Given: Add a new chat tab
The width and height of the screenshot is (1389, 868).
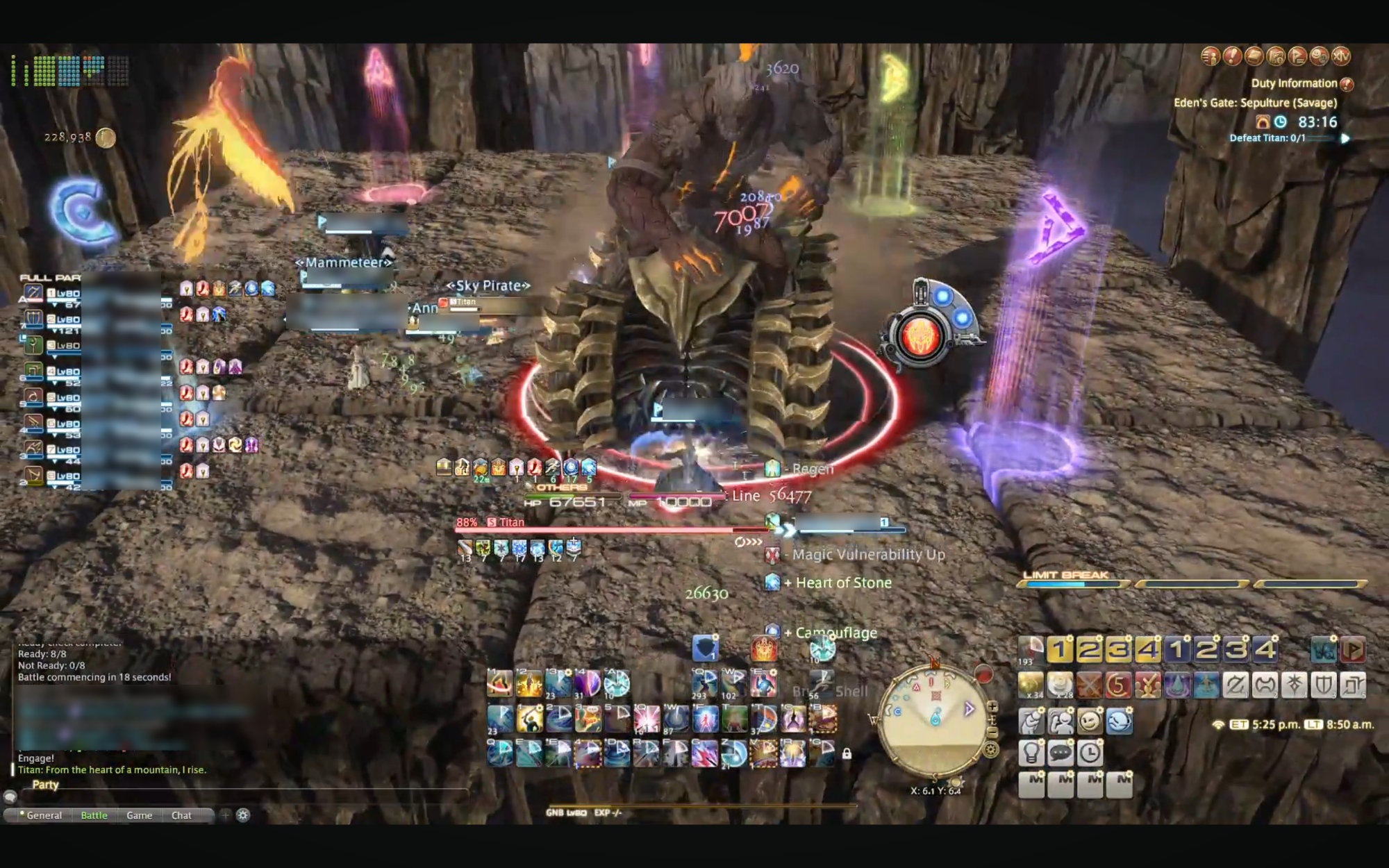Looking at the screenshot, I should (x=225, y=815).
